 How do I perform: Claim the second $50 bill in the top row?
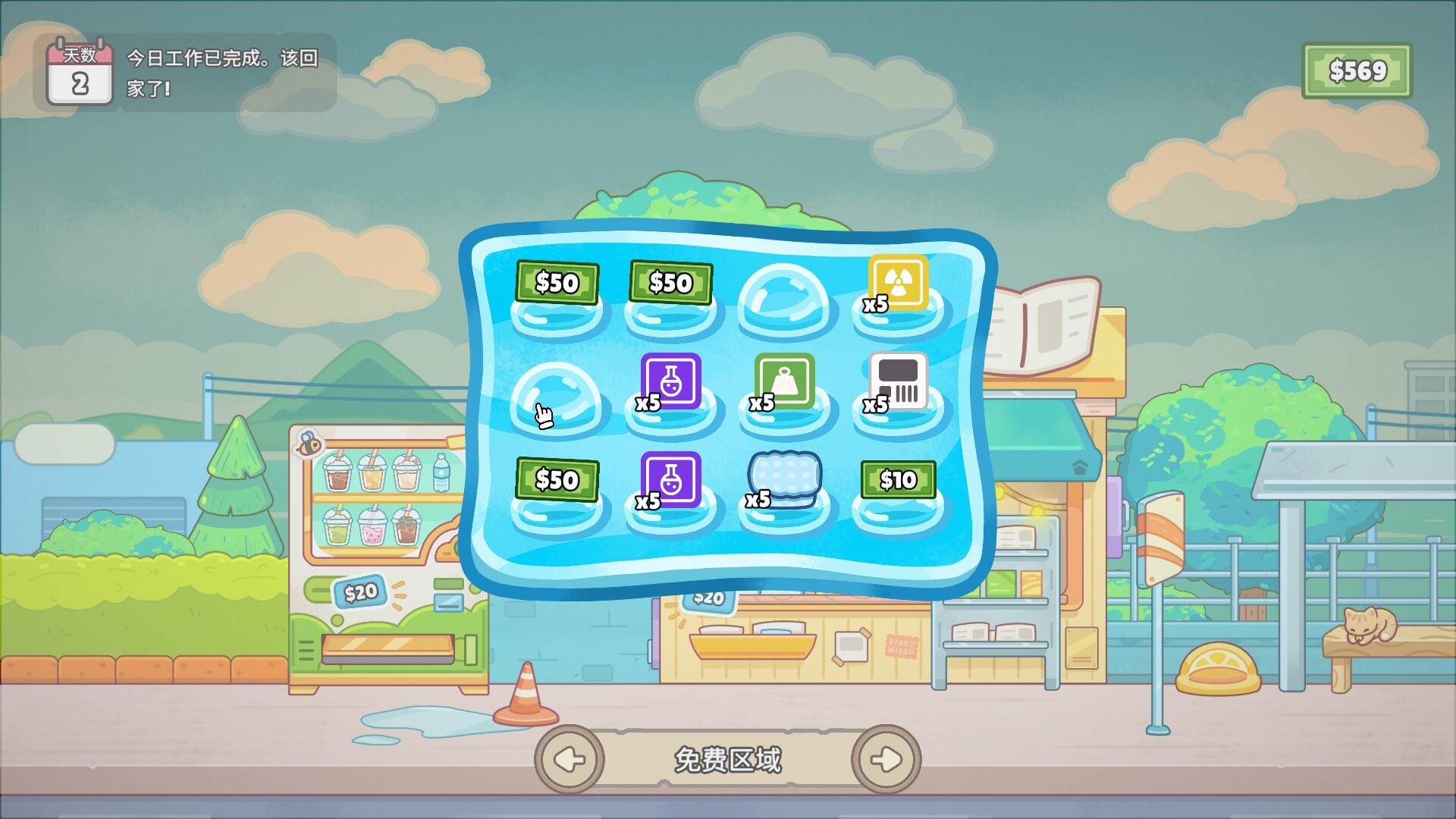point(670,284)
